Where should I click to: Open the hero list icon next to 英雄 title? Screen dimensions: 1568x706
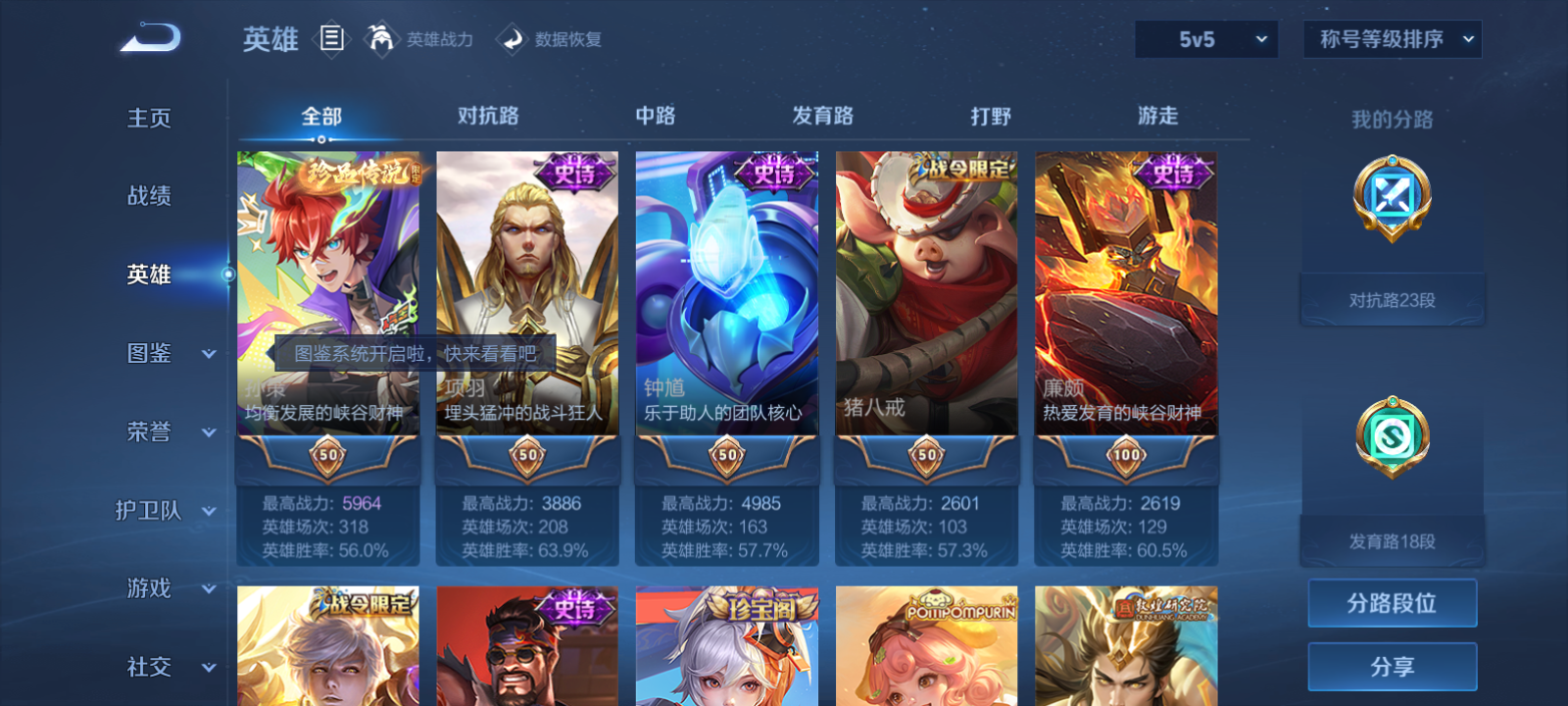tap(333, 39)
